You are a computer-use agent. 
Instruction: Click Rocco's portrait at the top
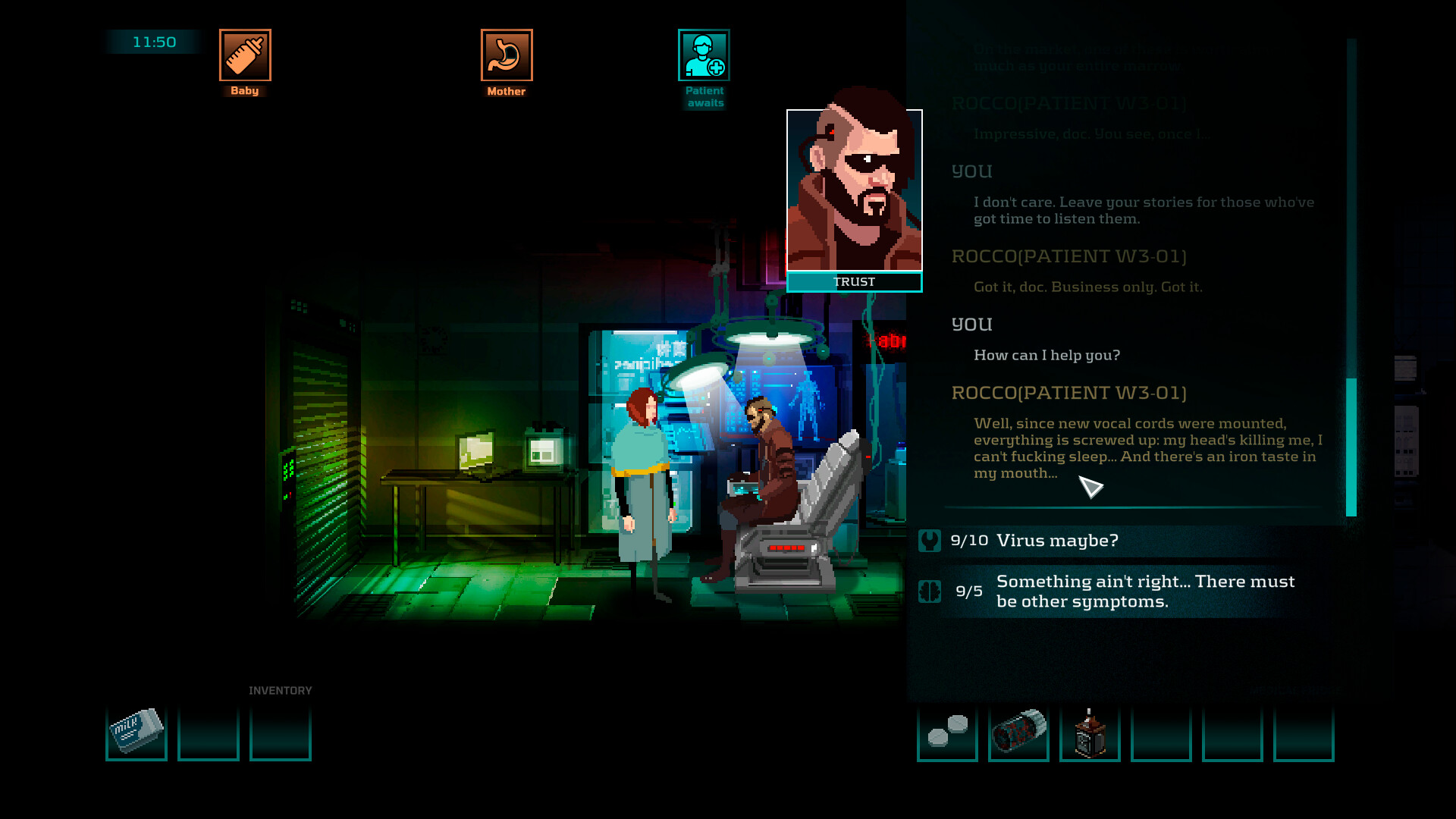[x=855, y=191]
